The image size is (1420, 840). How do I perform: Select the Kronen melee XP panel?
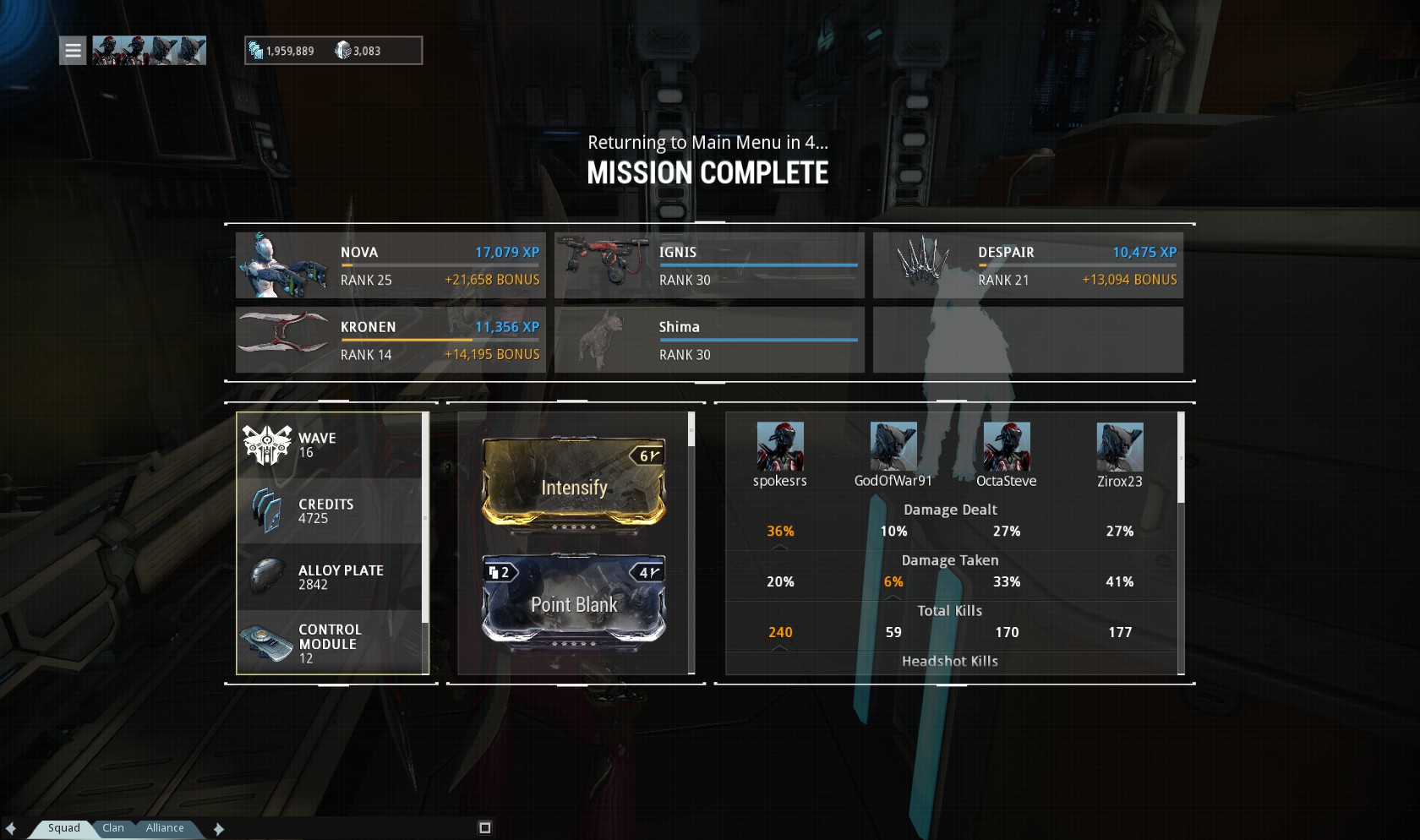pyautogui.click(x=390, y=340)
